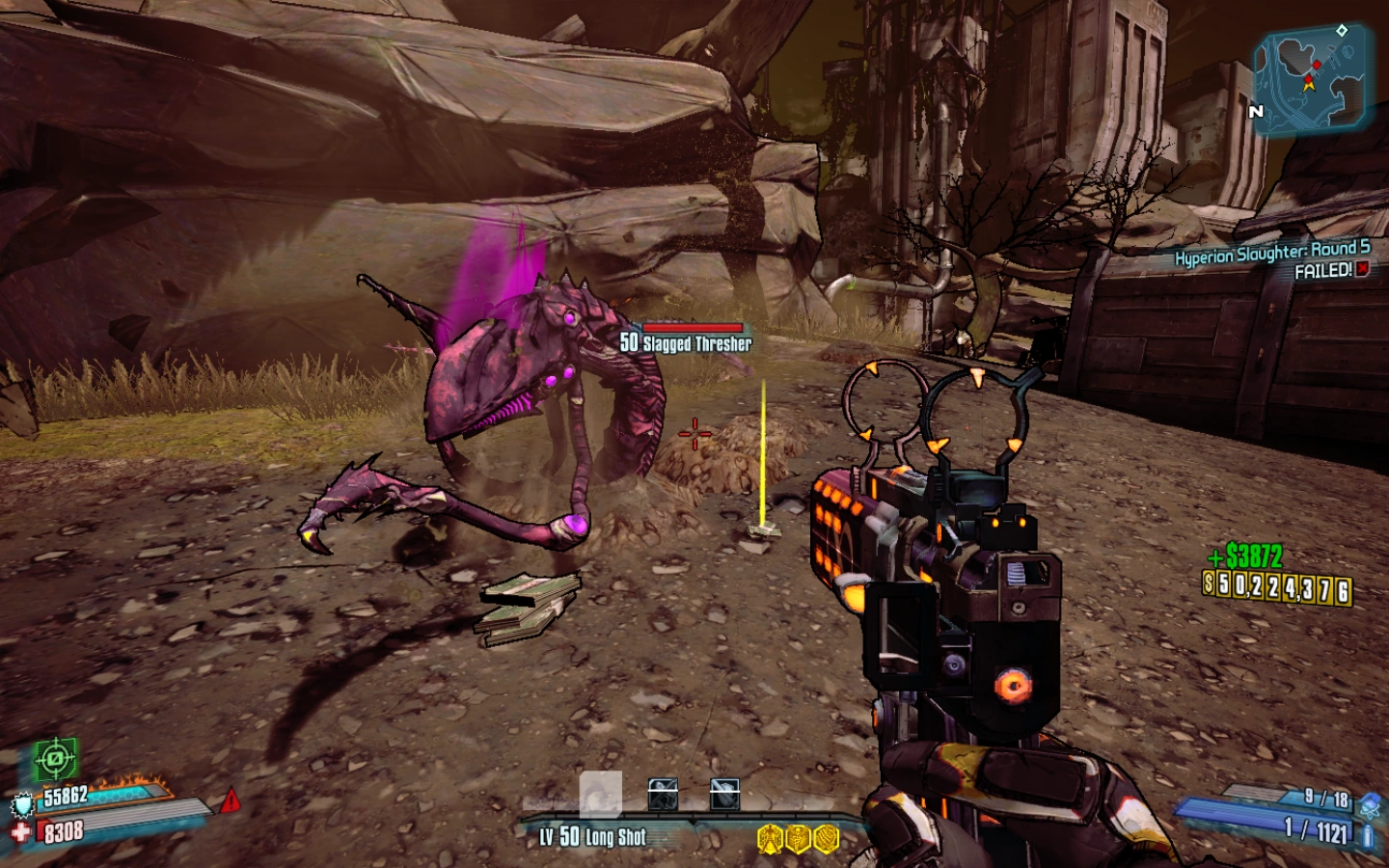This screenshot has width=1389, height=868.
Task: Select the yellow Badass token hexagon icons
Action: [798, 838]
